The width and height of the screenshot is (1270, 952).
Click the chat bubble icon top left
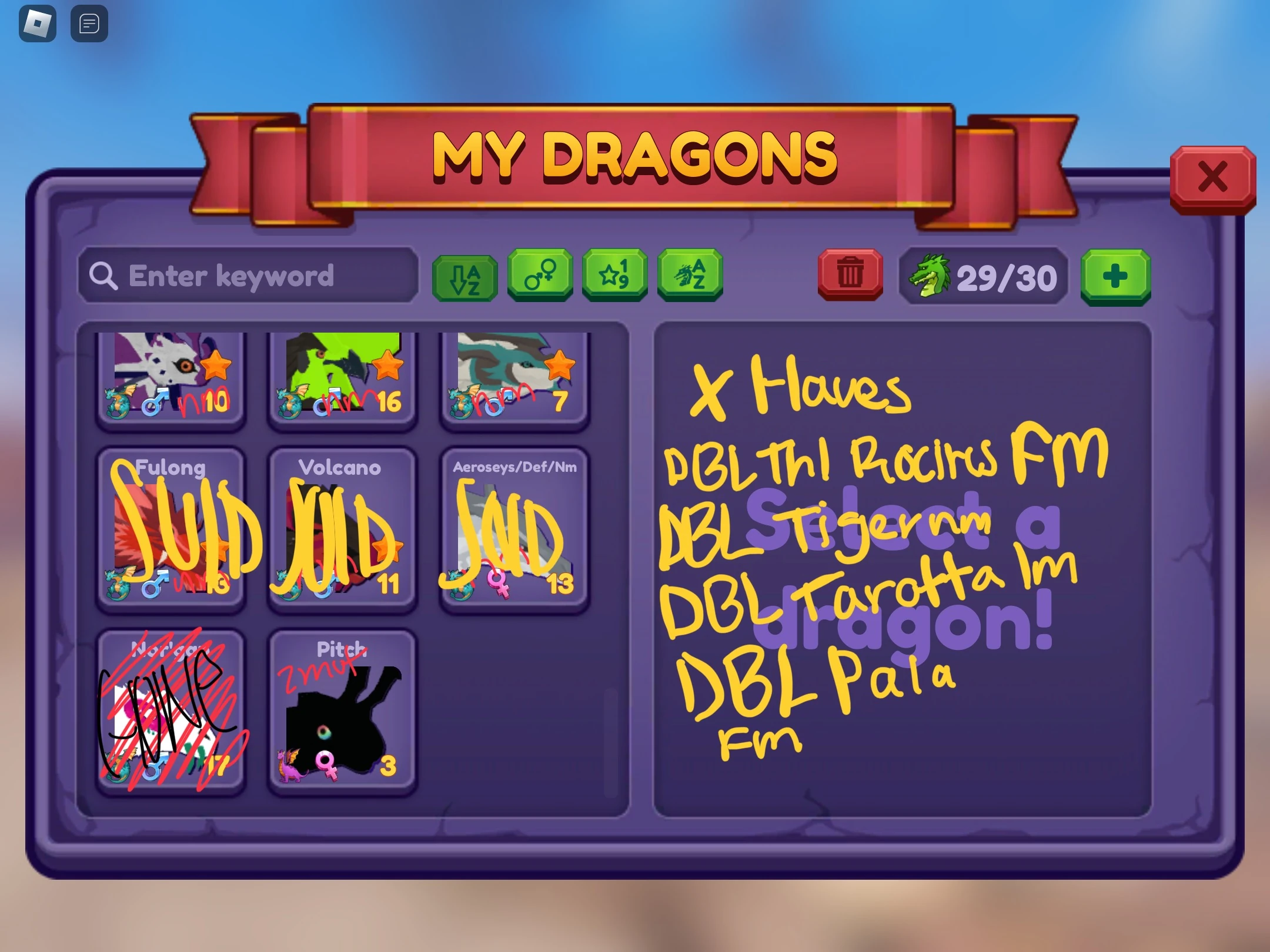88,24
